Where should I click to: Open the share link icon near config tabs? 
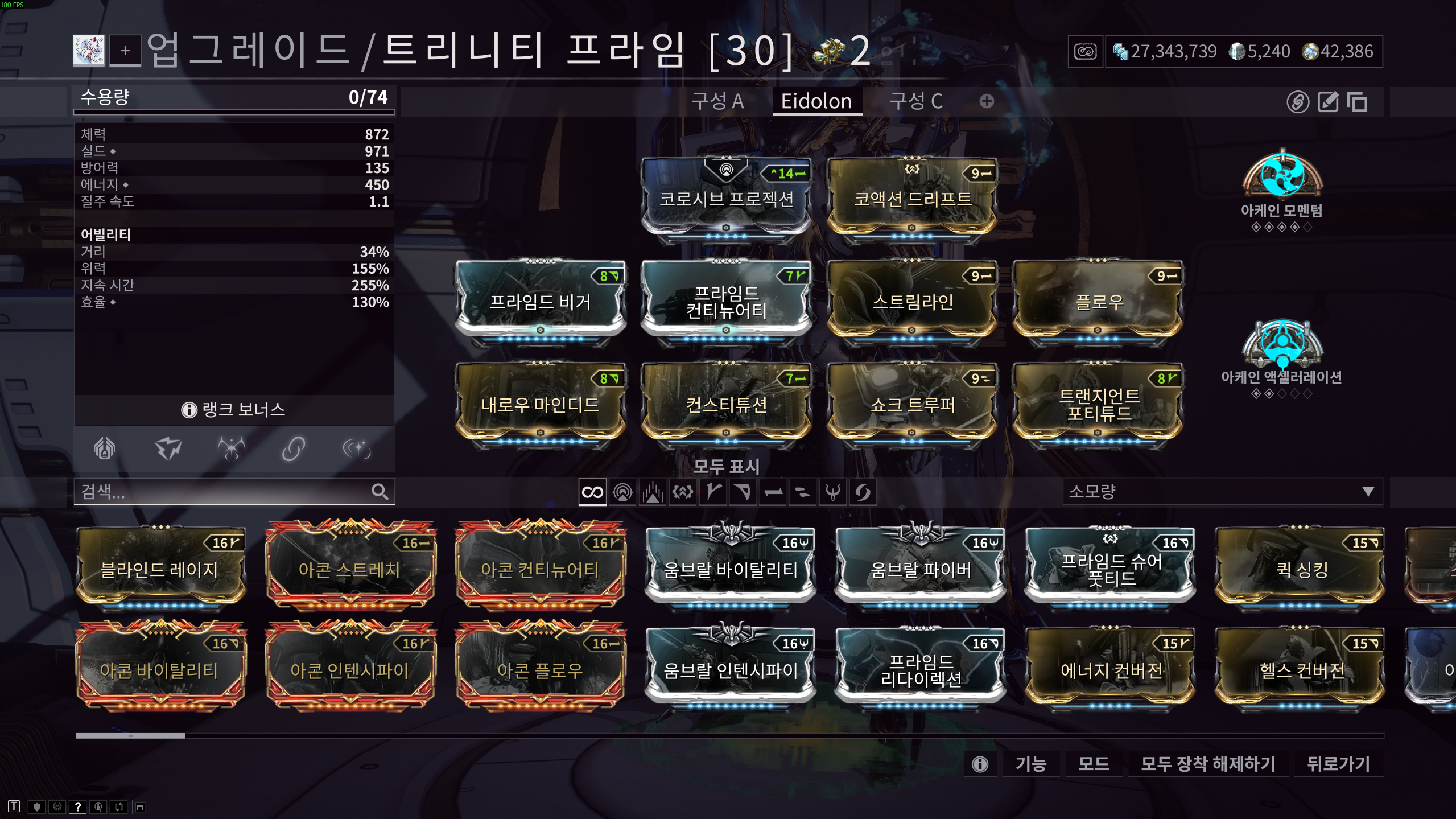click(x=1297, y=103)
